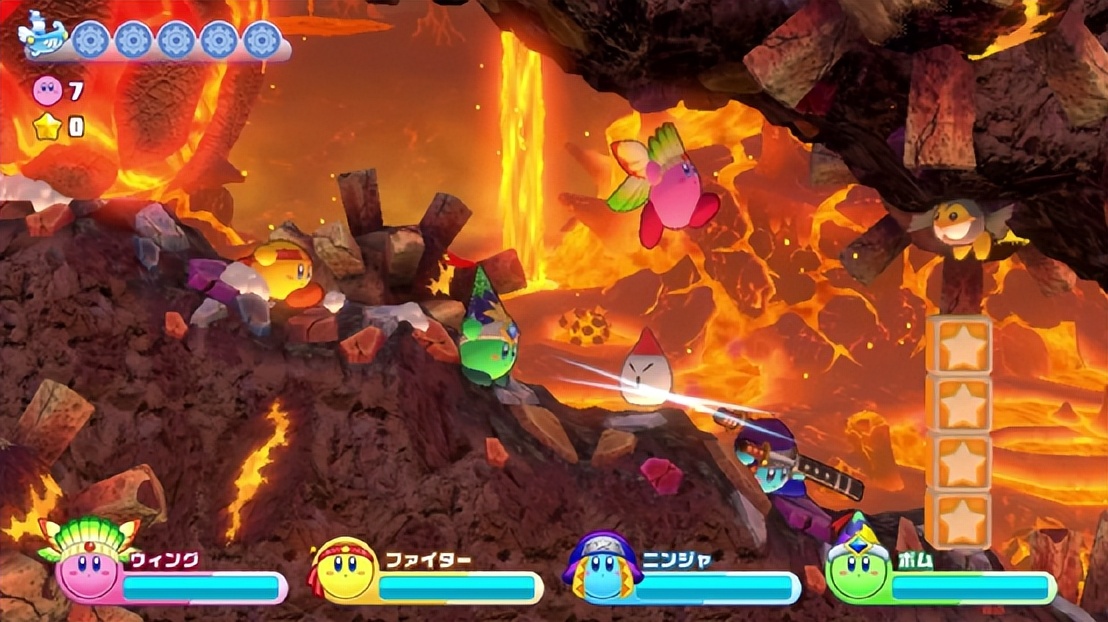
Task: Click the Lor Starcutter ship icon
Action: (43, 37)
